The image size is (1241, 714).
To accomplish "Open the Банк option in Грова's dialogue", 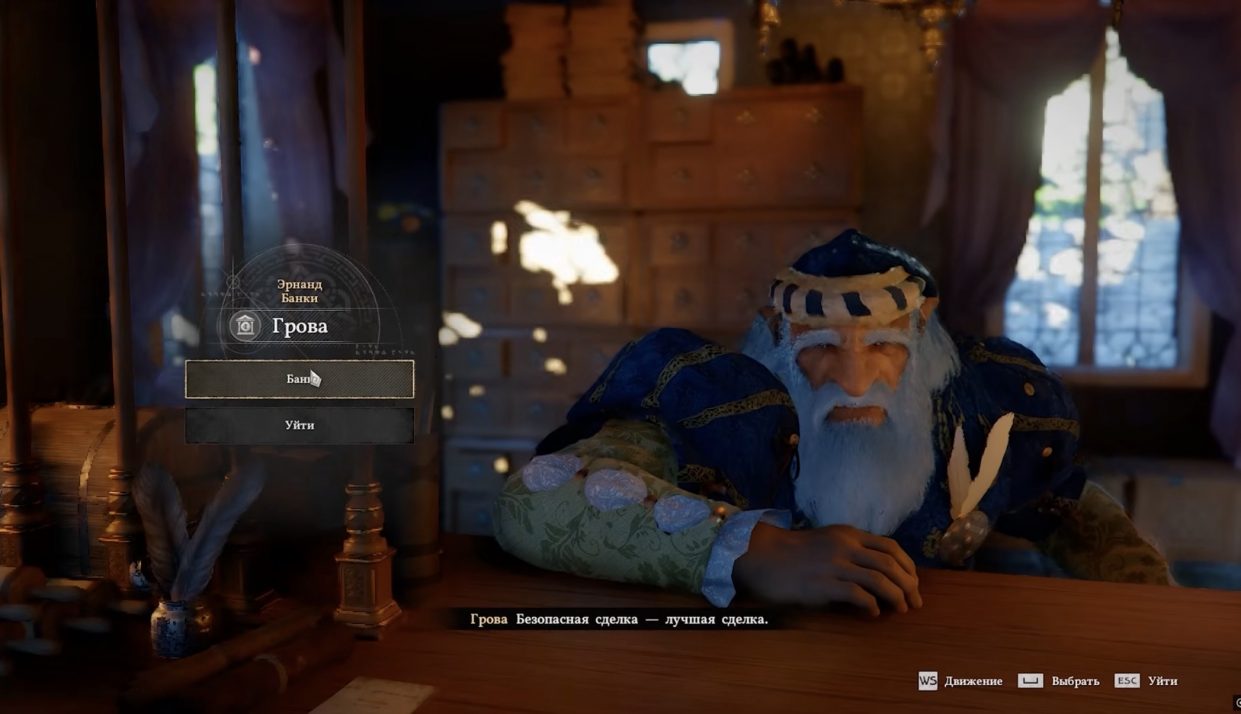I will click(299, 379).
